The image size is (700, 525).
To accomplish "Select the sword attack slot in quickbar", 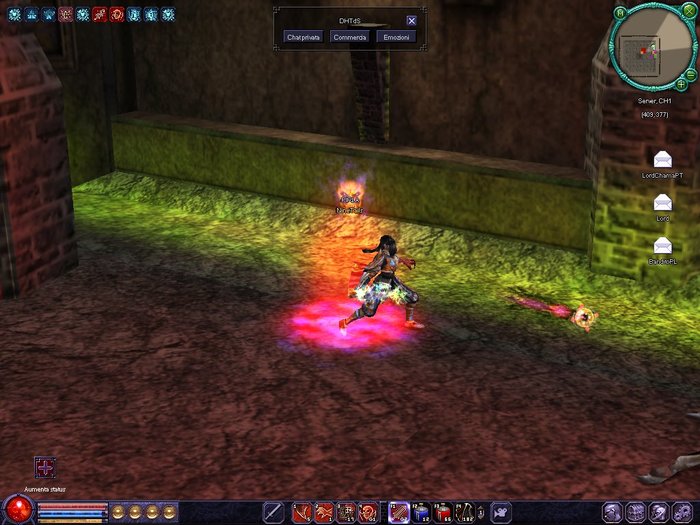I will 273,512.
